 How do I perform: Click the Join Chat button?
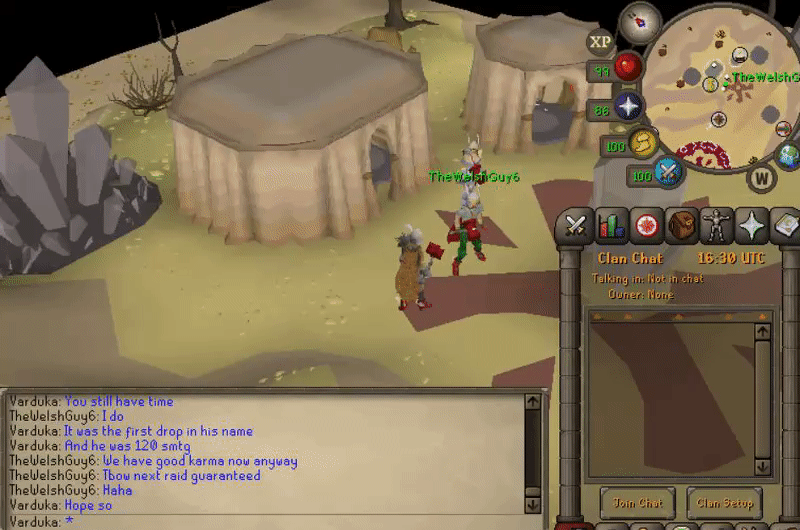(637, 503)
